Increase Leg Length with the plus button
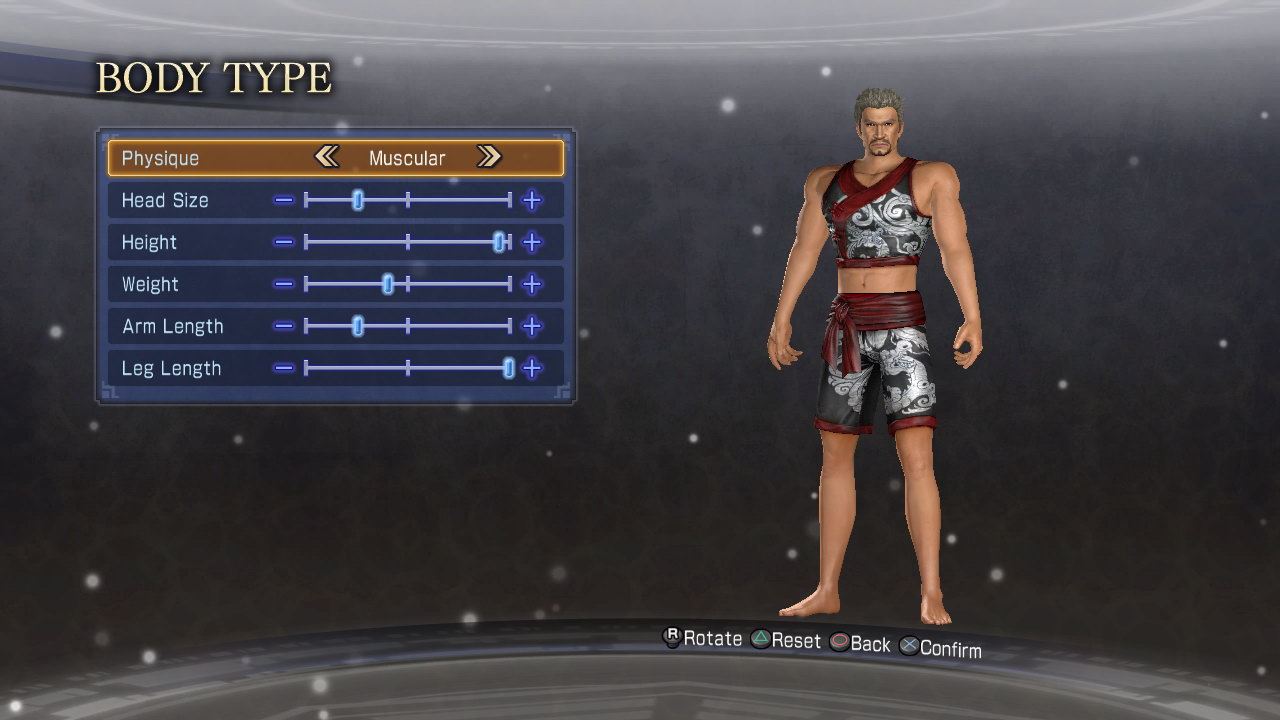Image resolution: width=1280 pixels, height=720 pixels. (532, 368)
